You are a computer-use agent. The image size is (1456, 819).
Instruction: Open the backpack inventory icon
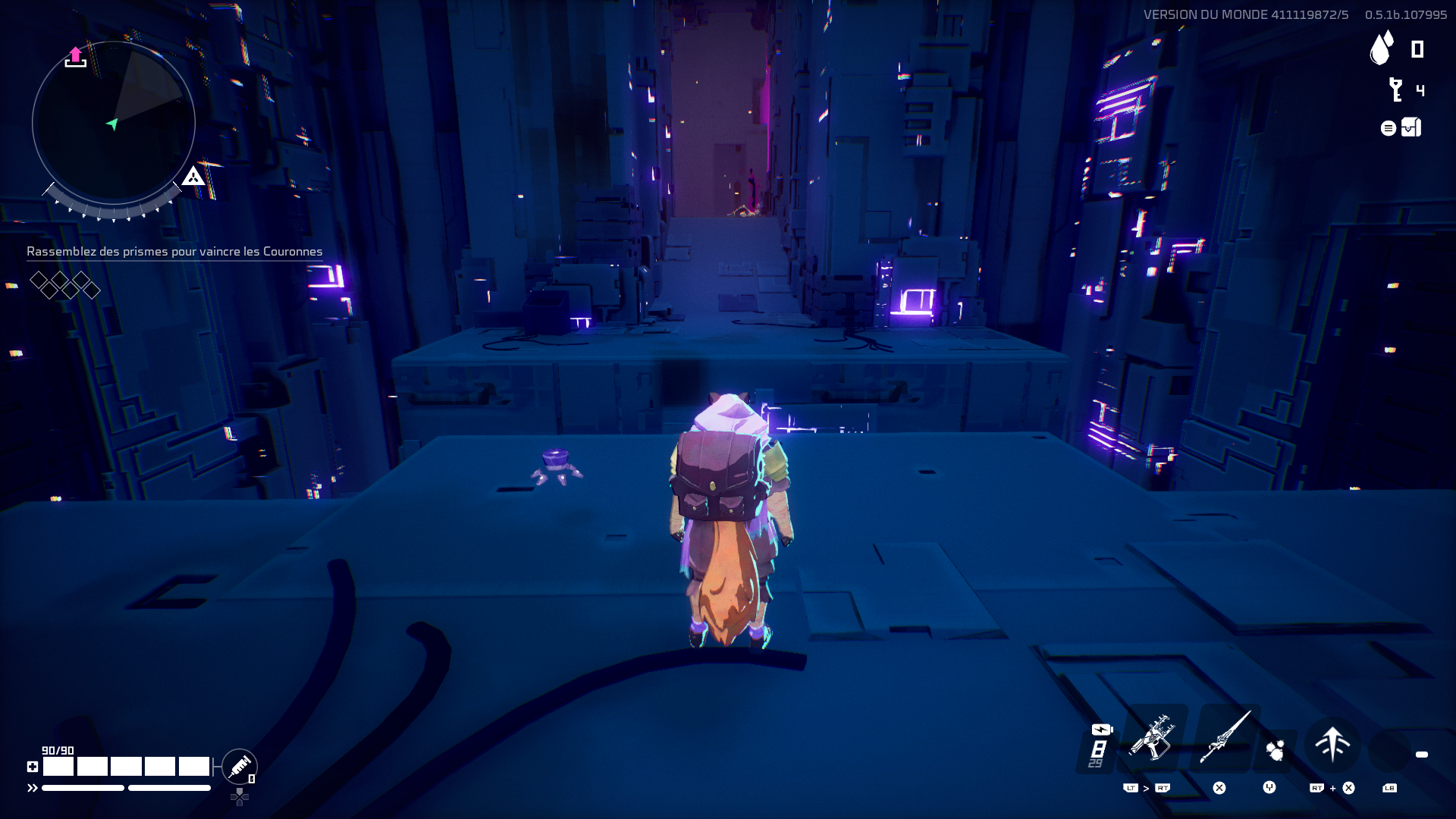1410,127
